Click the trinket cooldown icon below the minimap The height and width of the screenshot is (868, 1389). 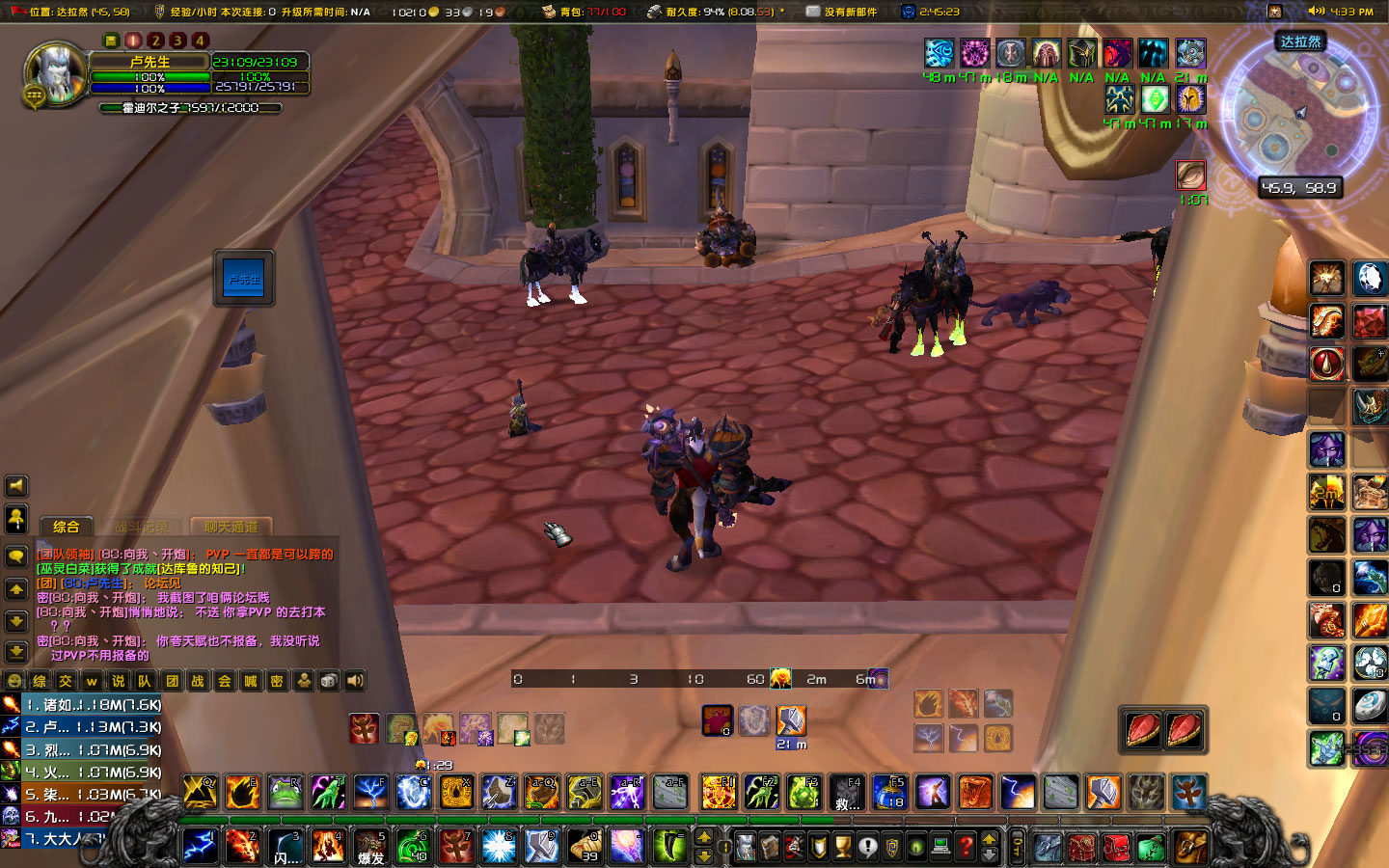1190,176
